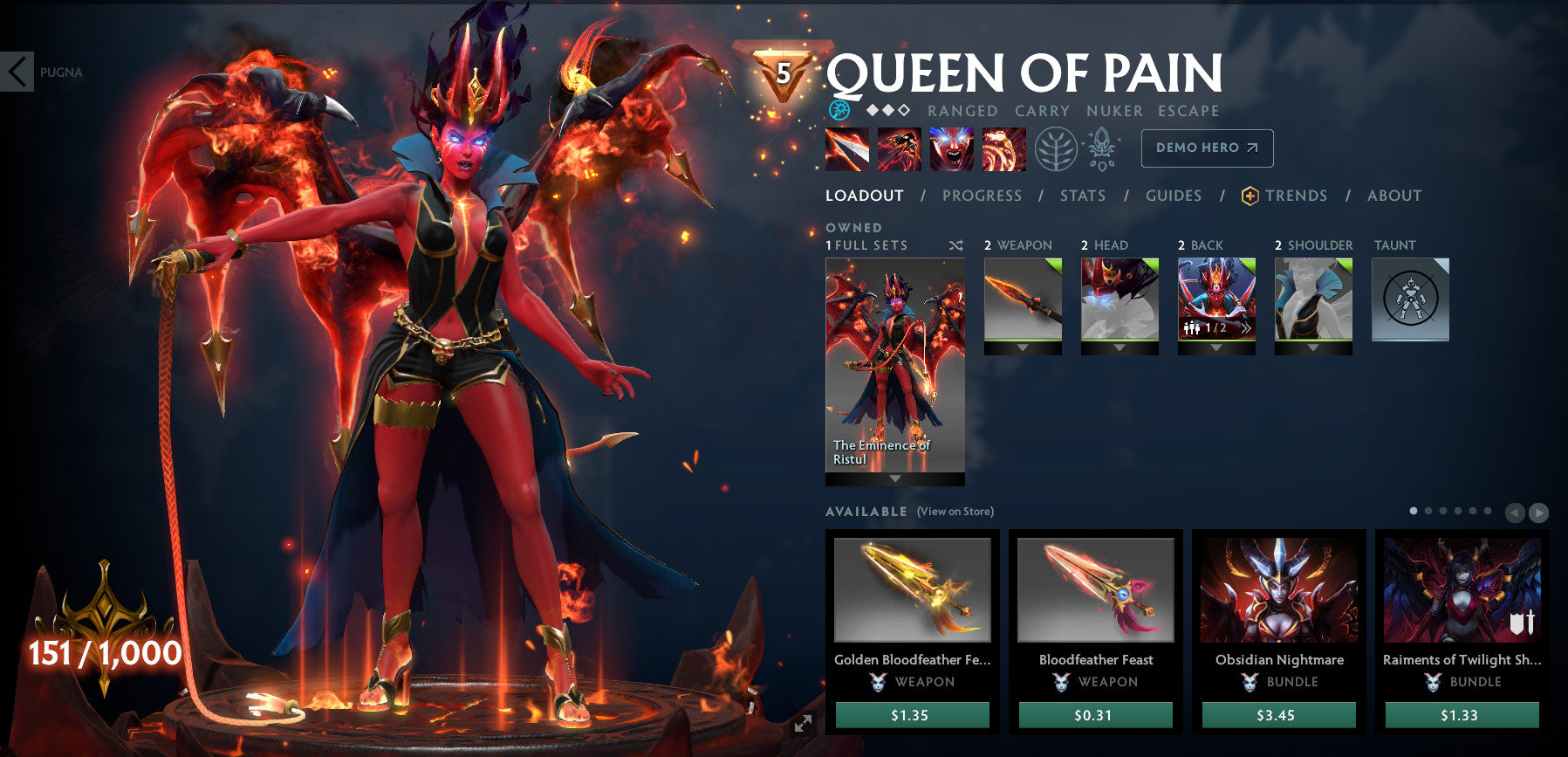1568x757 pixels.
Task: Open alternate Back items via double chevron
Action: (1247, 327)
